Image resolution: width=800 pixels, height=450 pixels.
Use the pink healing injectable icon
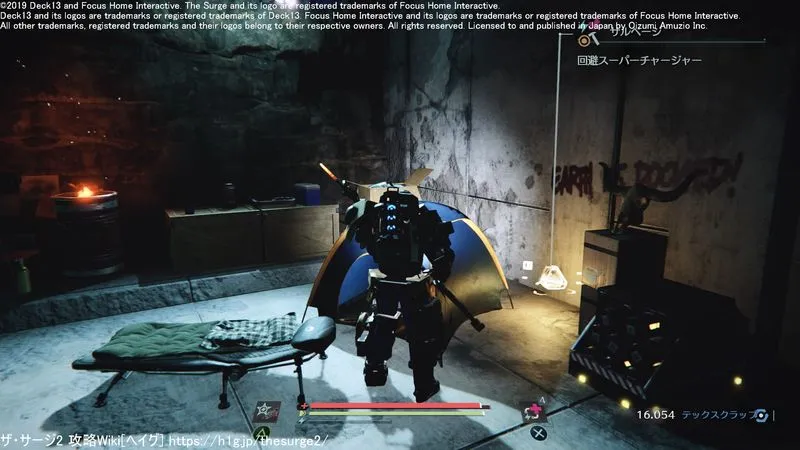click(x=533, y=410)
